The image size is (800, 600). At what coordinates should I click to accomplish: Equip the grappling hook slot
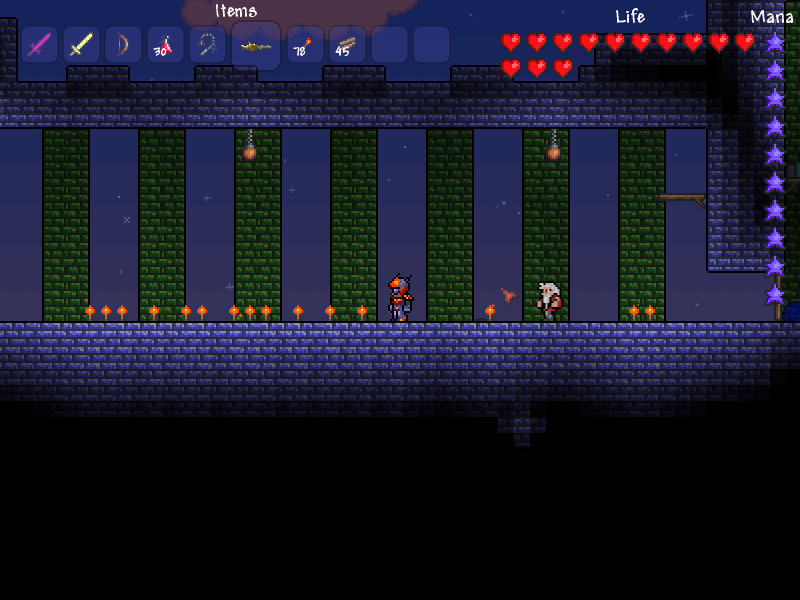[x=207, y=45]
